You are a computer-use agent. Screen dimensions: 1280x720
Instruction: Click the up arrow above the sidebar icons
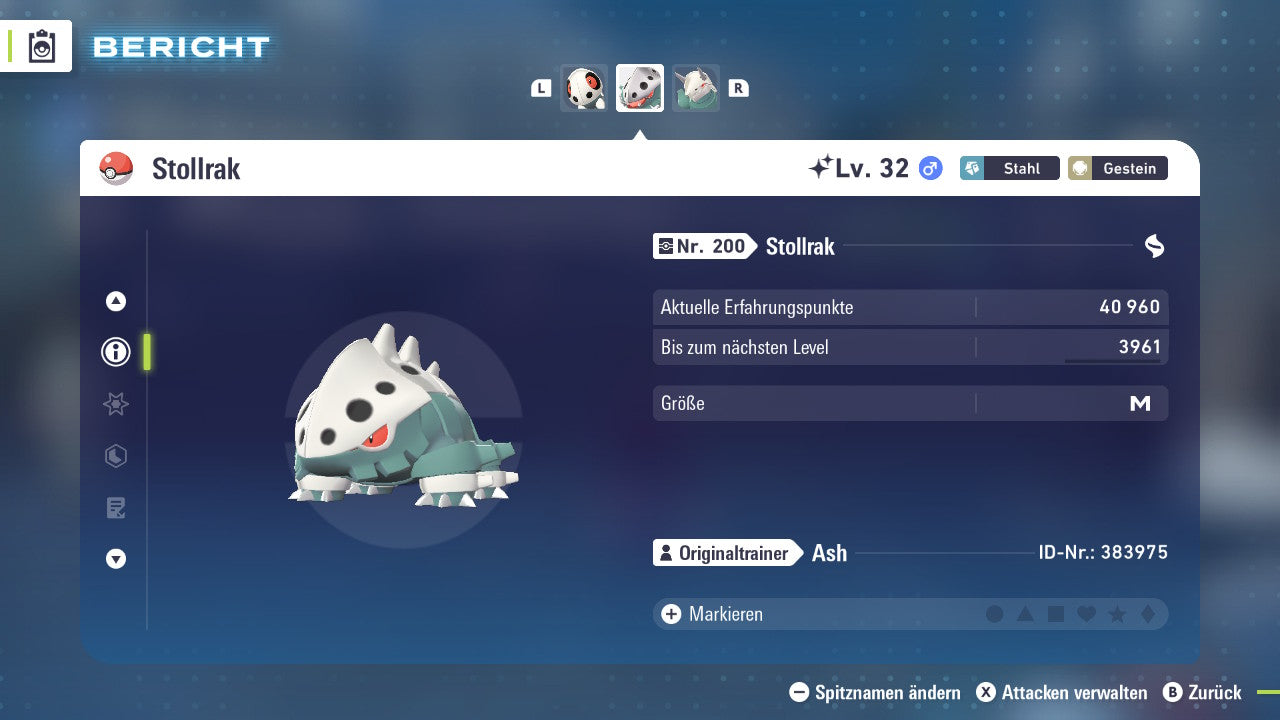point(115,300)
